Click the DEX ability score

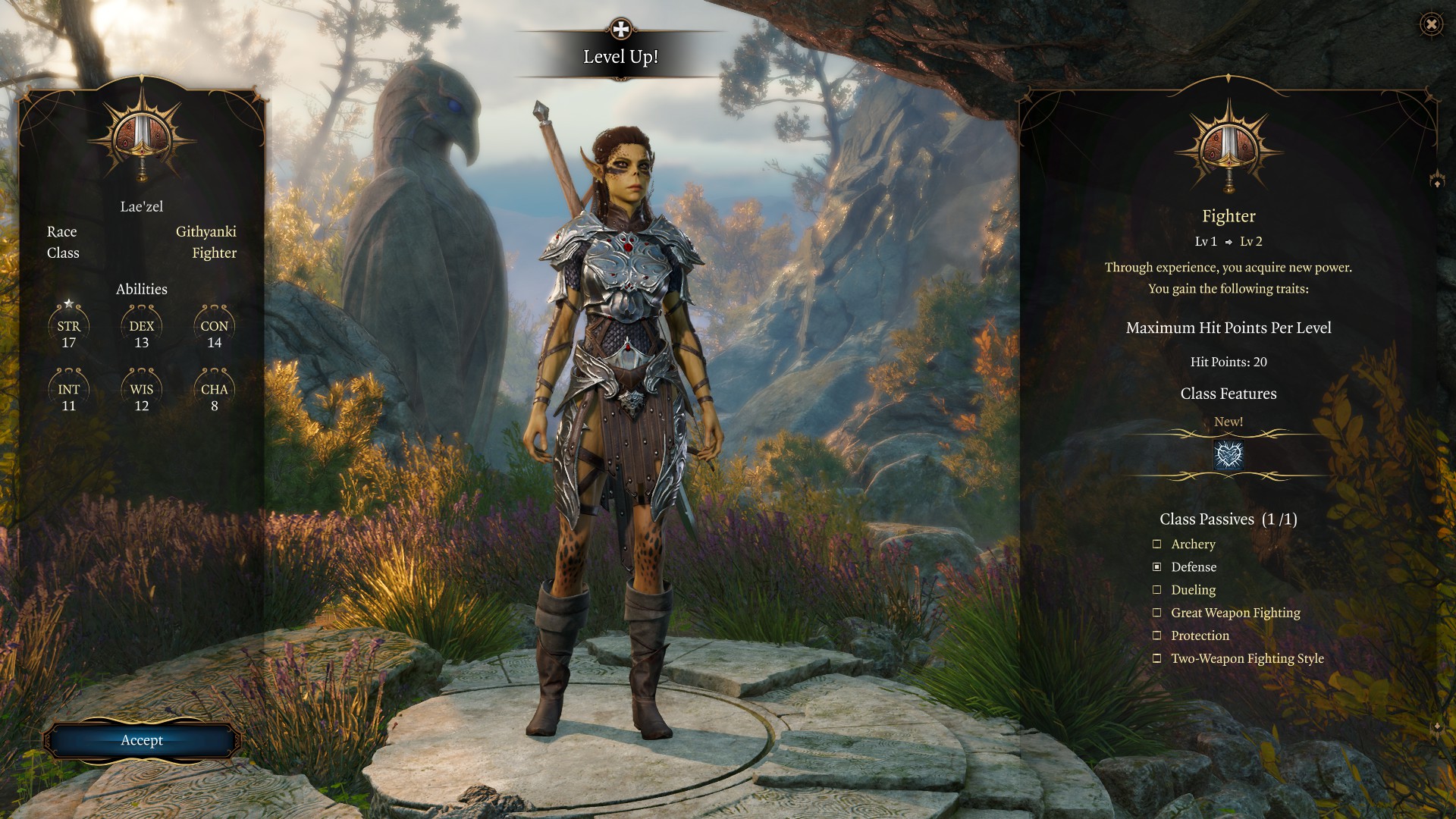(x=142, y=332)
